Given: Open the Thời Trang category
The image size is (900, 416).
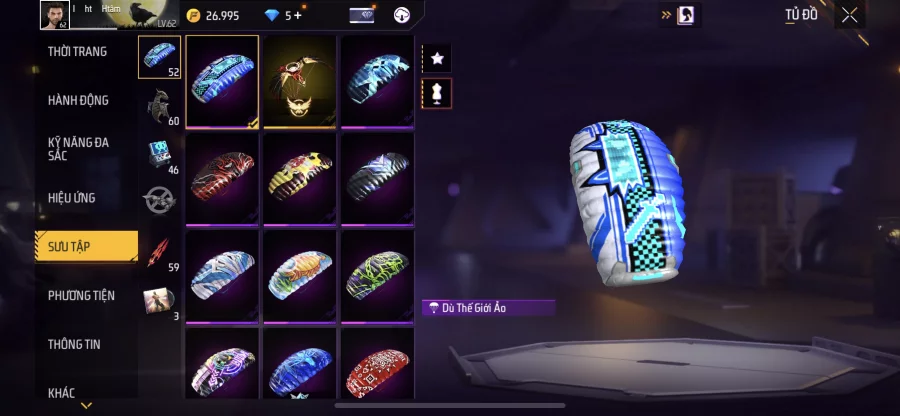Looking at the screenshot, I should point(78,51).
